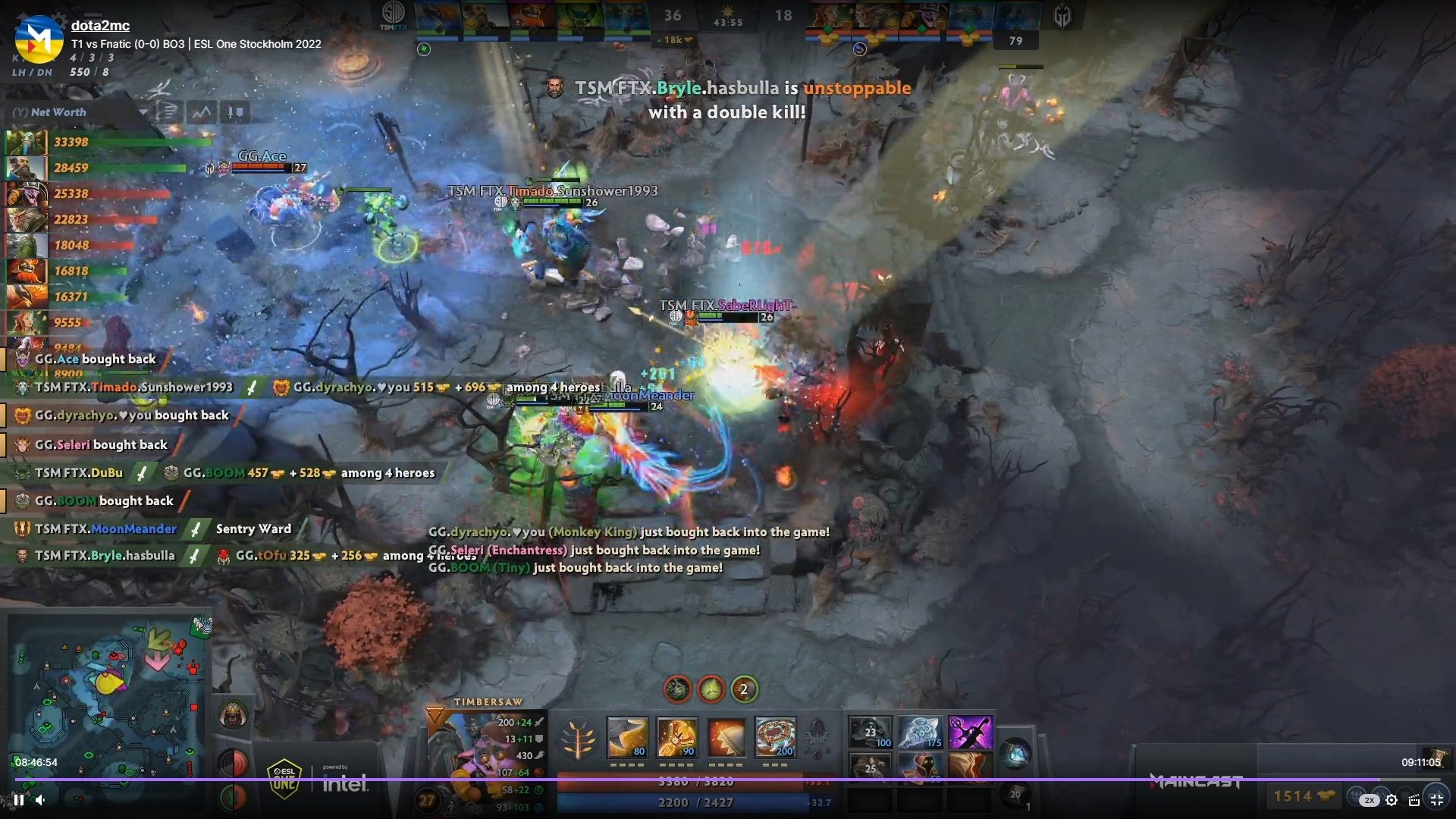Open Timbersaw's talent tree

pyautogui.click(x=578, y=739)
